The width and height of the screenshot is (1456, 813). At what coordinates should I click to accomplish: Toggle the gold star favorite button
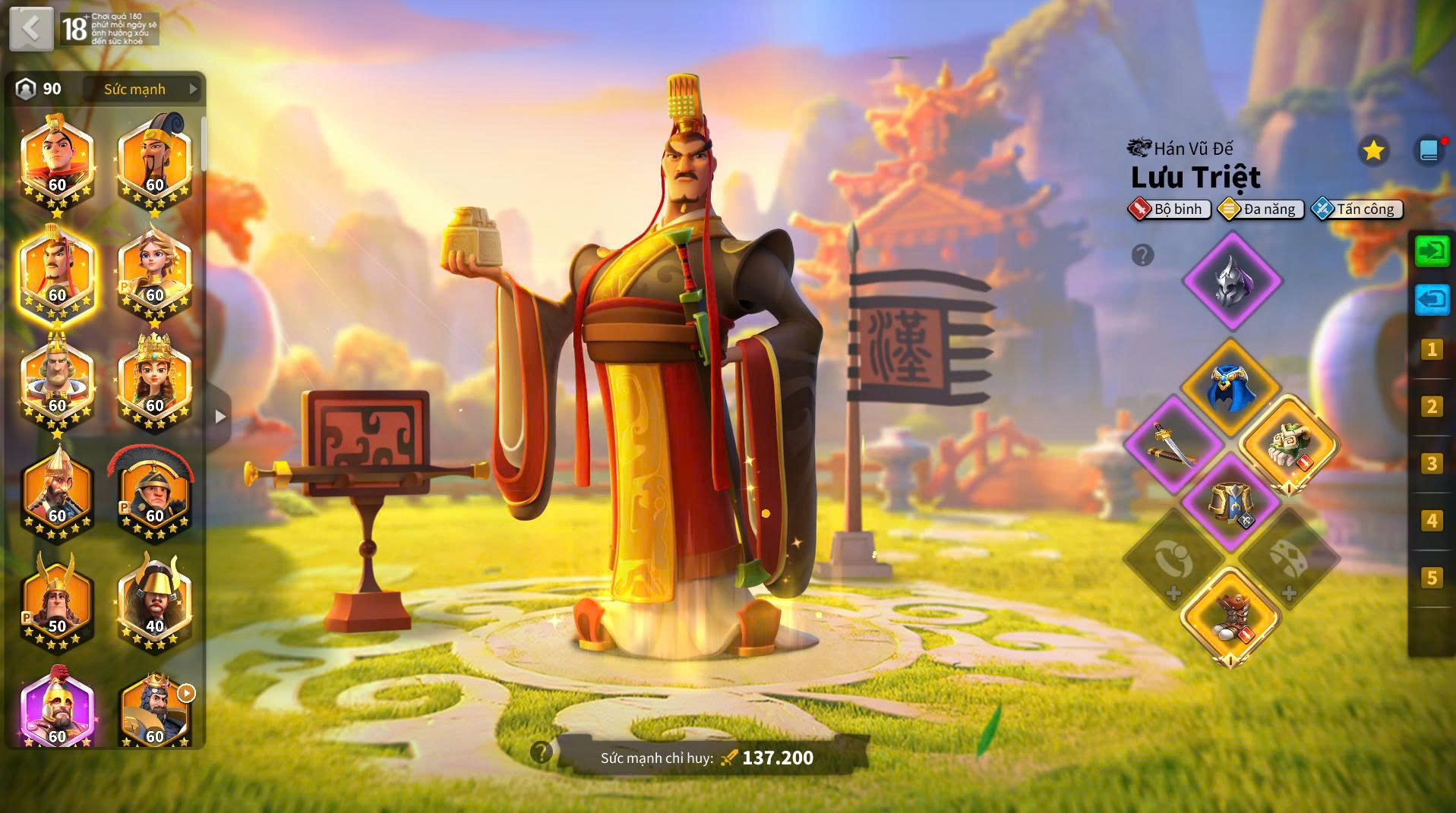1373,151
